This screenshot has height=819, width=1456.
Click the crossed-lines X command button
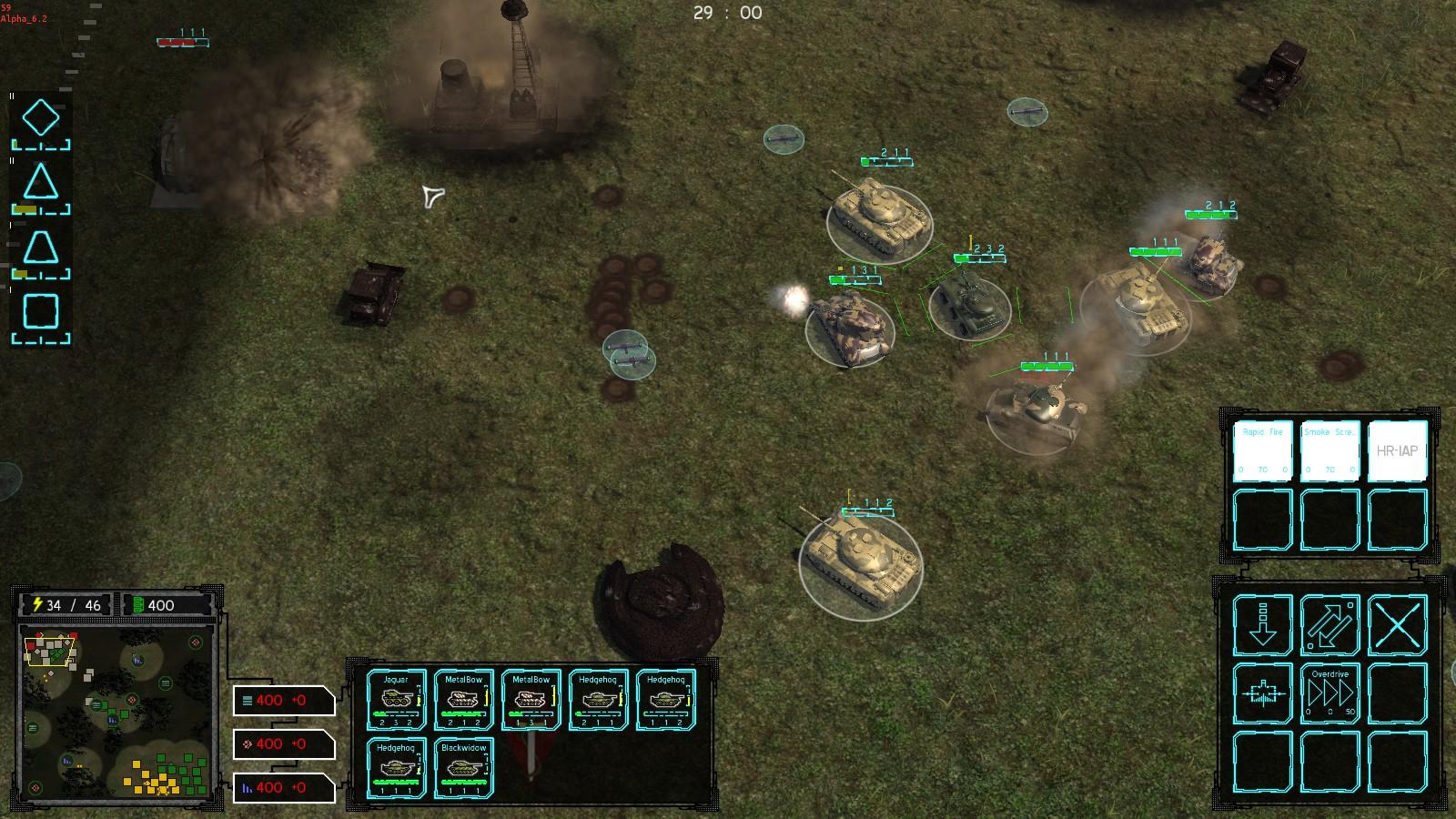point(1397,625)
